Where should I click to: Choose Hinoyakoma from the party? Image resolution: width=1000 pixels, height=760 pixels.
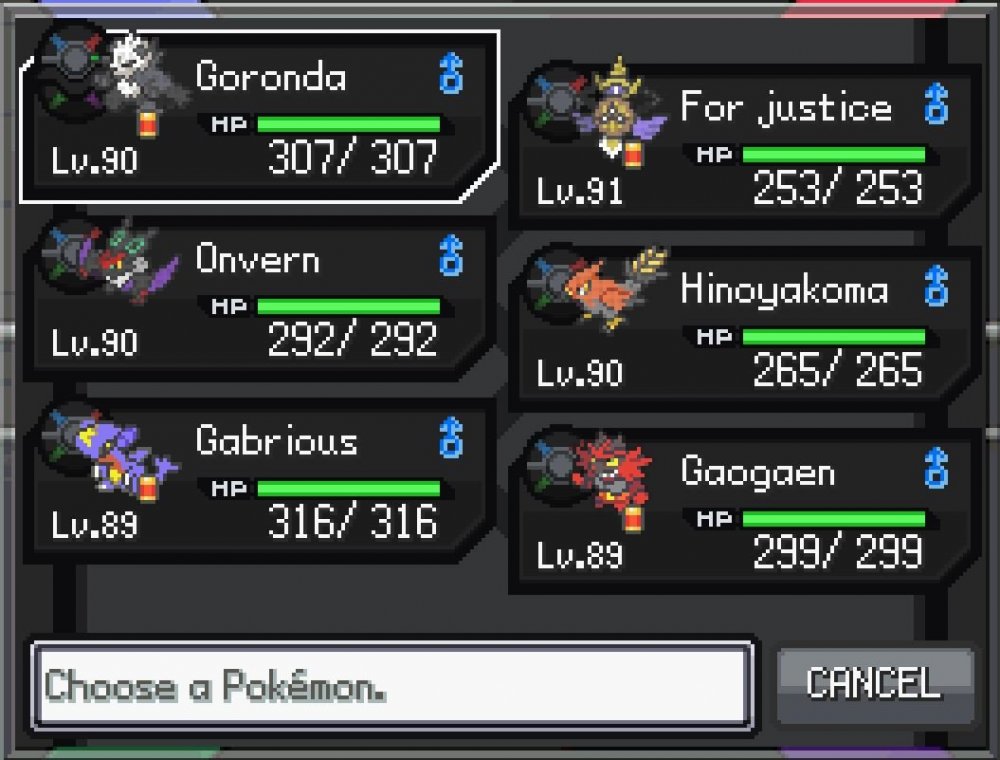[x=745, y=330]
